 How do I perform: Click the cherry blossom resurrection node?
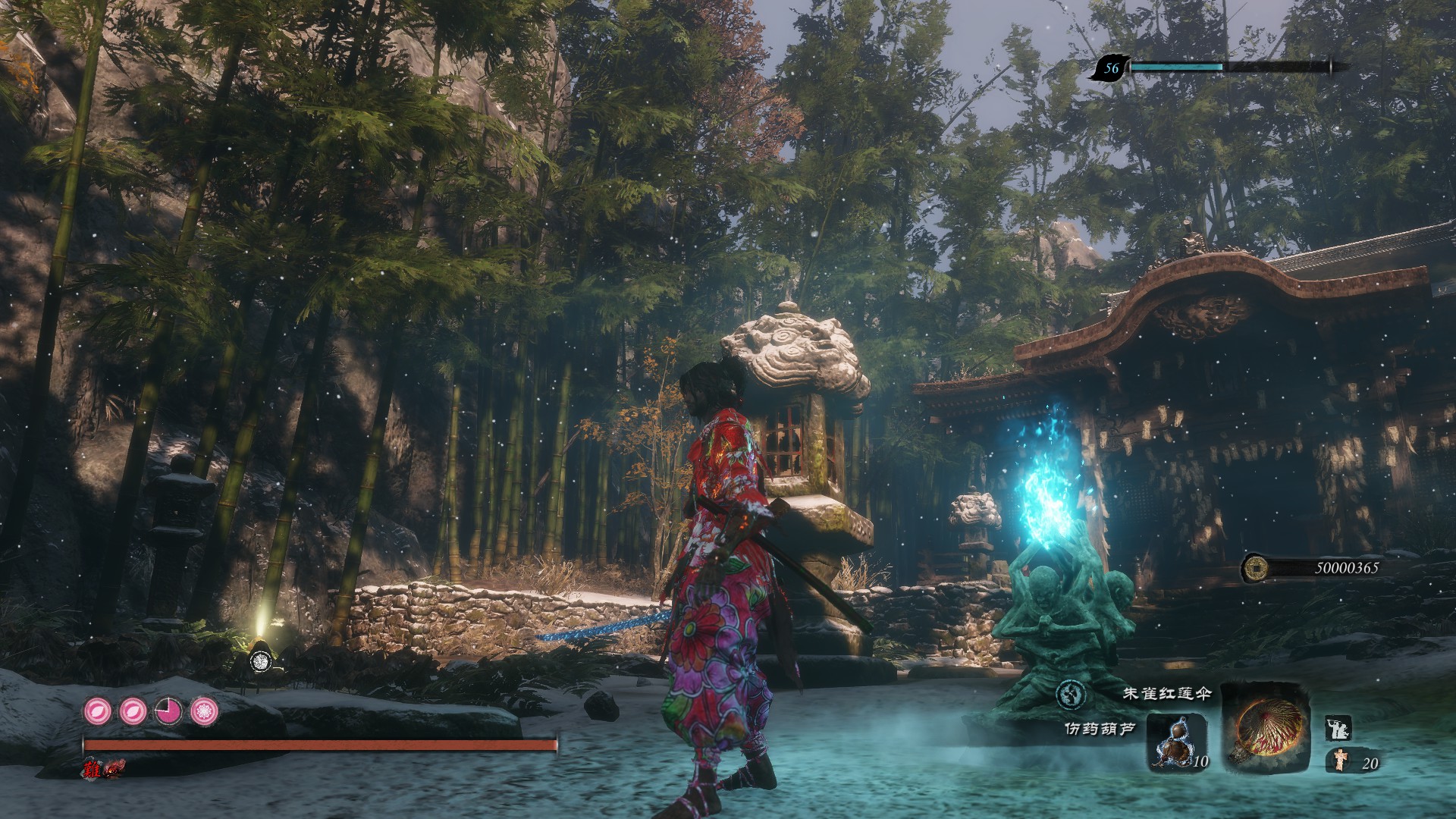[204, 711]
